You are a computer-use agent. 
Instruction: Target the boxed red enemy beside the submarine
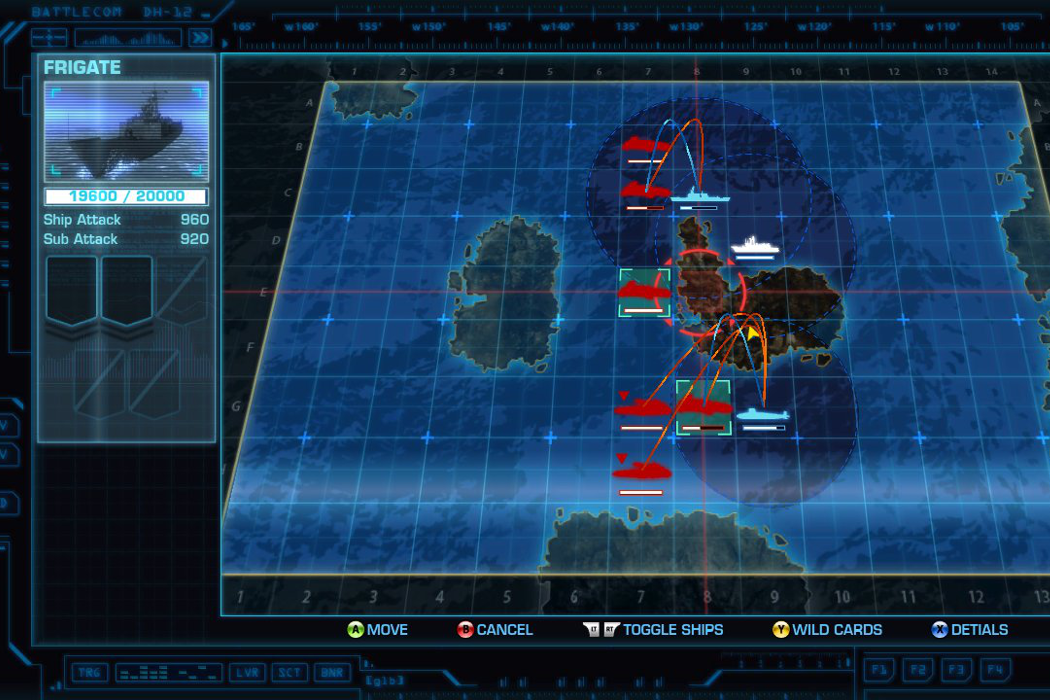pos(703,407)
